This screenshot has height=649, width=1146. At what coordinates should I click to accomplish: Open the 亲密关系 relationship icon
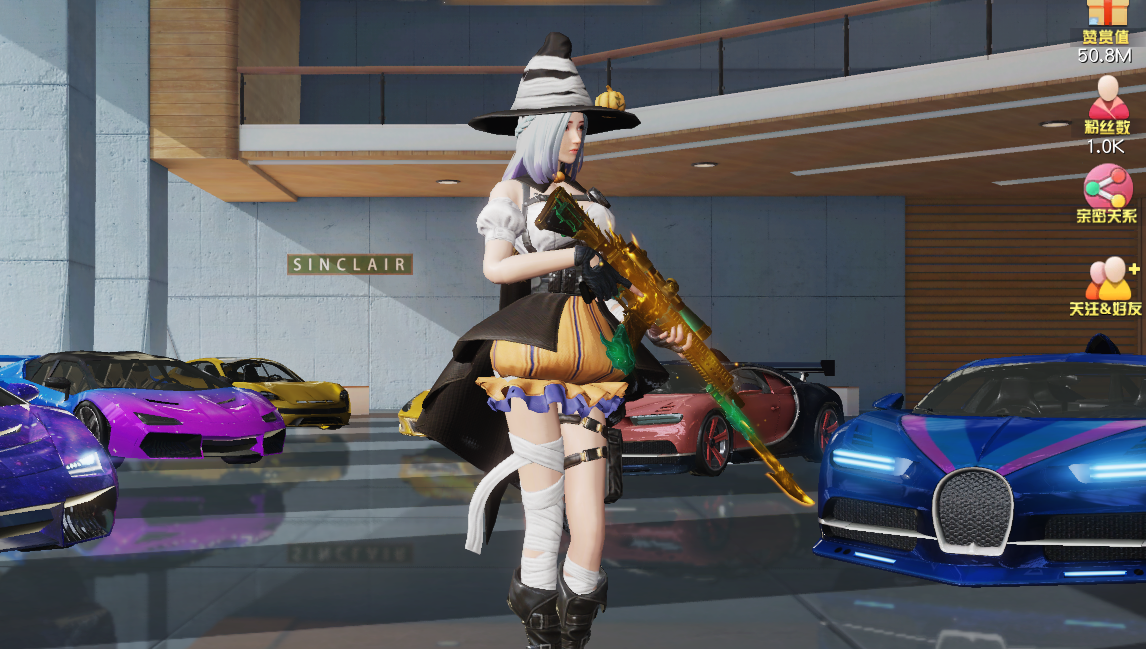(x=1107, y=187)
